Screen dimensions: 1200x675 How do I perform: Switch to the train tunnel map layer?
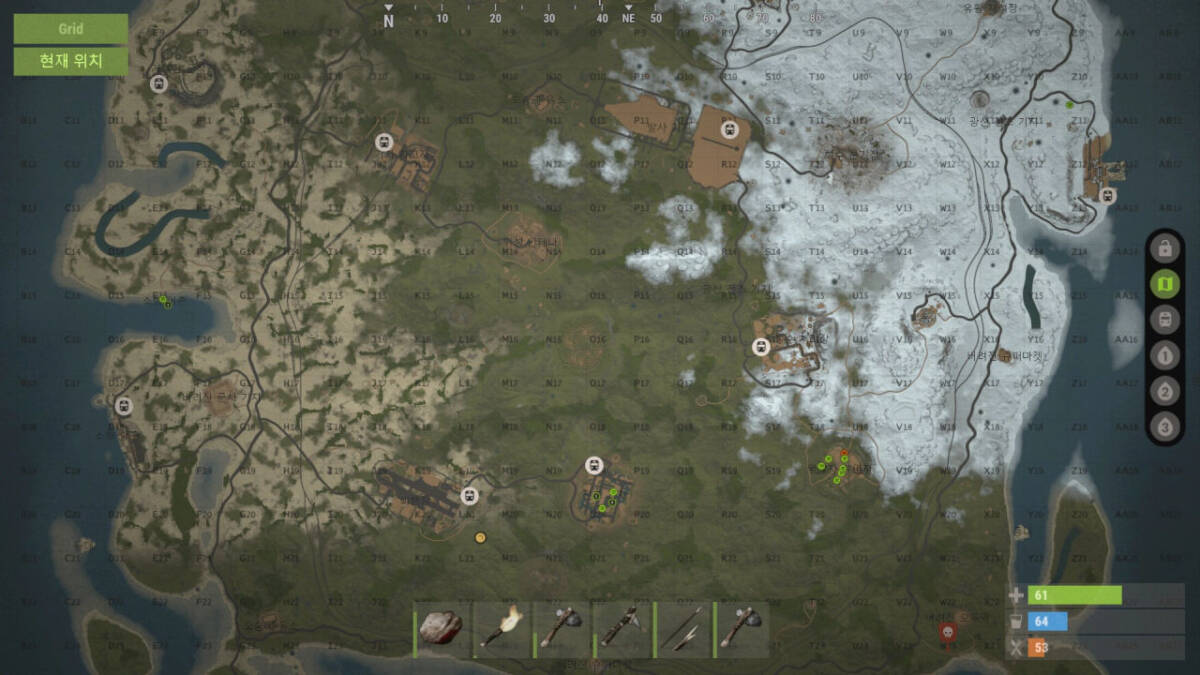[1164, 320]
